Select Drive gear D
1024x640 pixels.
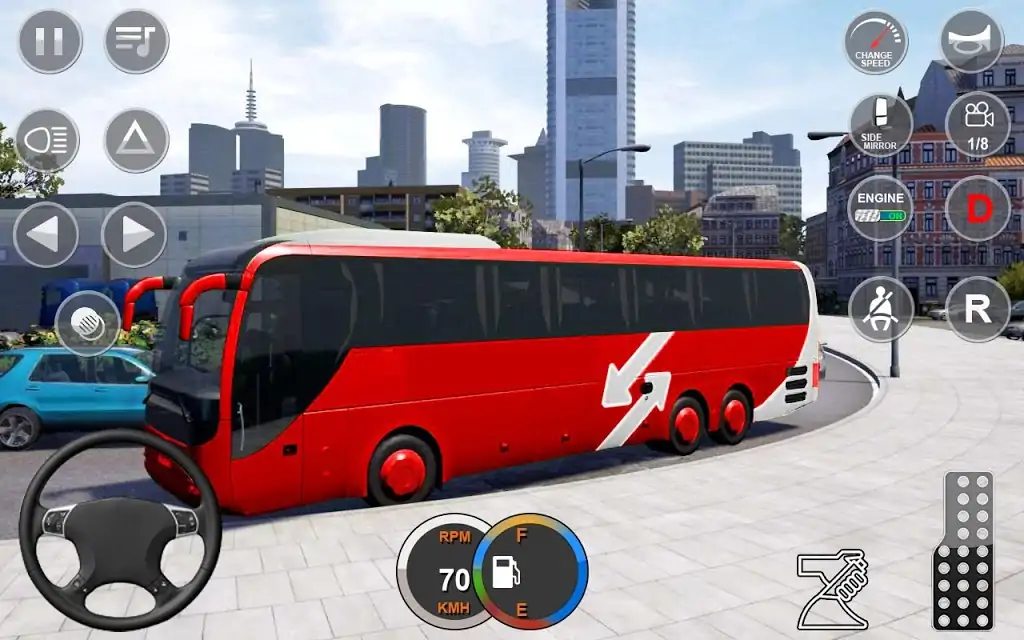click(977, 208)
